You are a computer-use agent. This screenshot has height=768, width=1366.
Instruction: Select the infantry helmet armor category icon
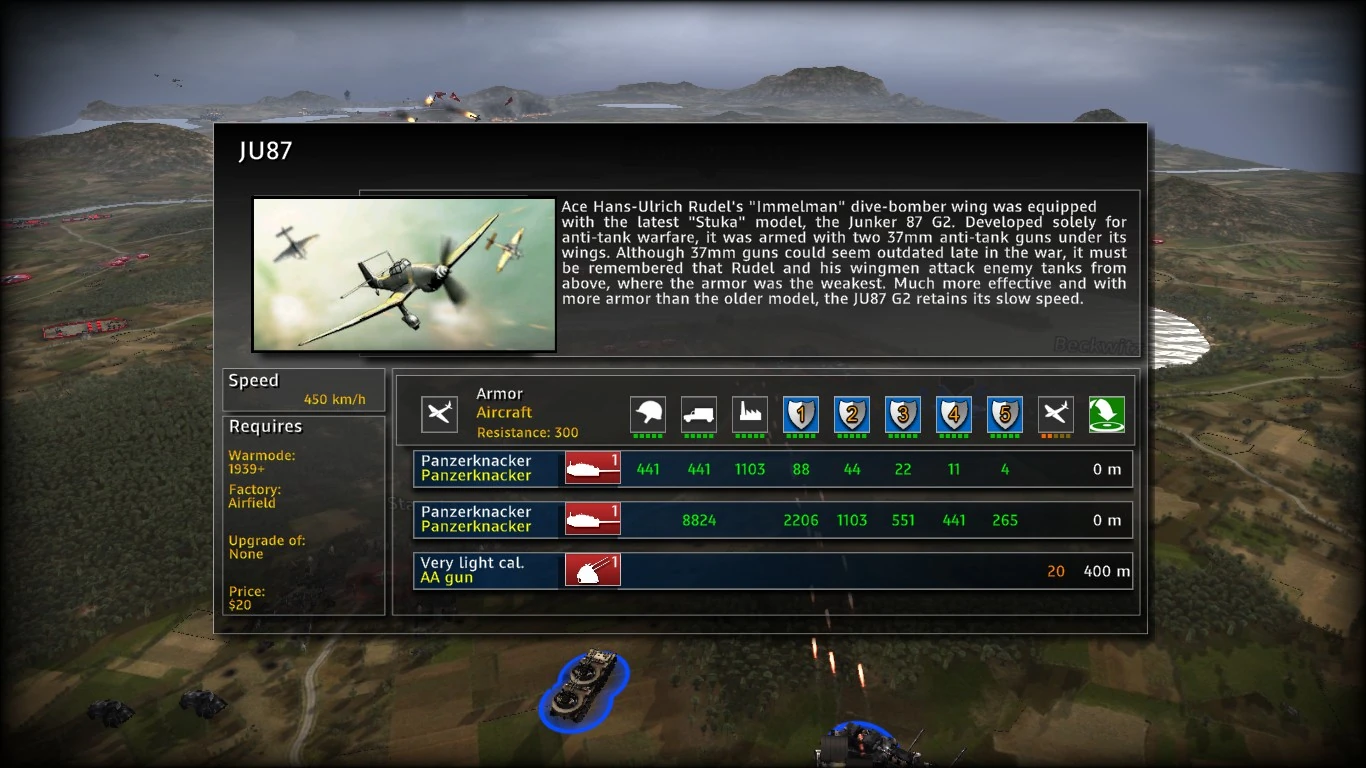[648, 414]
